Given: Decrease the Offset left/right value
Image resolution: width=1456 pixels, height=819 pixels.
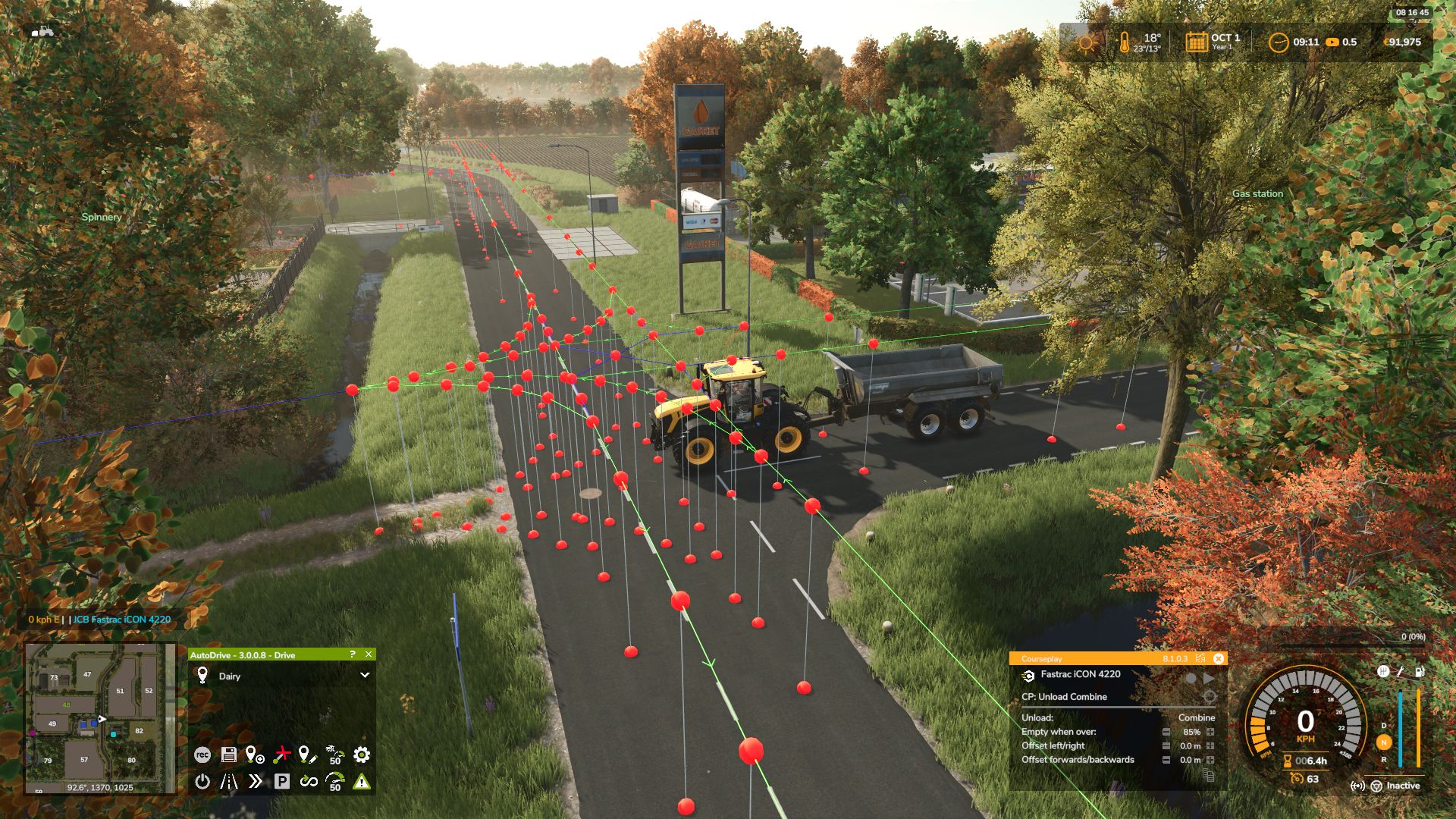Looking at the screenshot, I should click(x=1166, y=745).
